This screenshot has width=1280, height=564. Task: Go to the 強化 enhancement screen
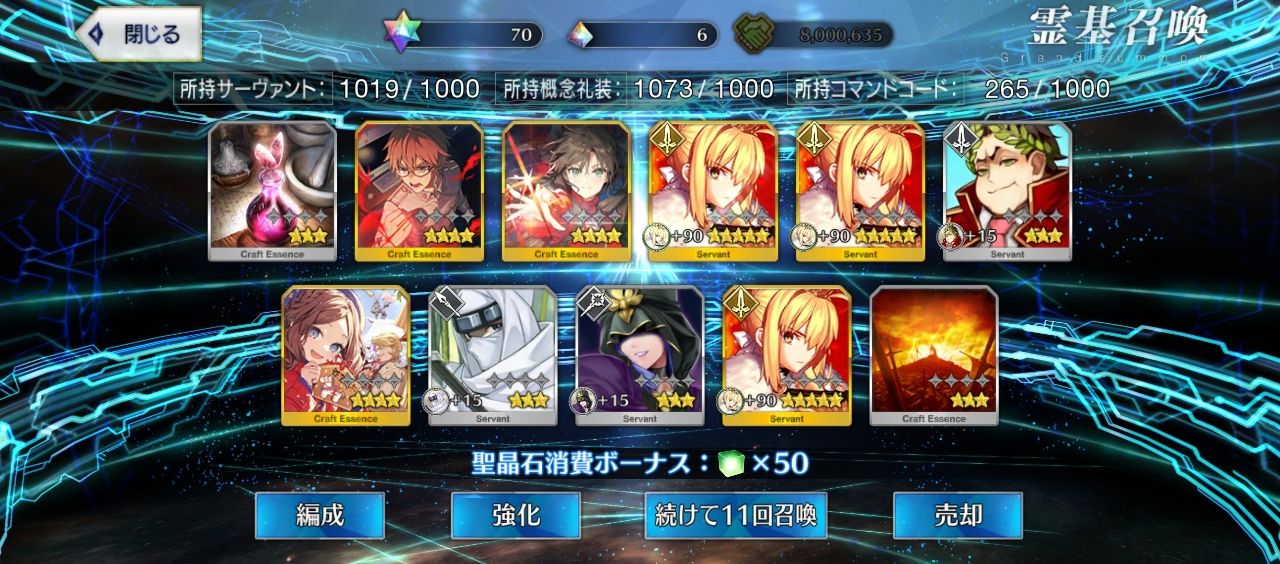click(x=515, y=516)
